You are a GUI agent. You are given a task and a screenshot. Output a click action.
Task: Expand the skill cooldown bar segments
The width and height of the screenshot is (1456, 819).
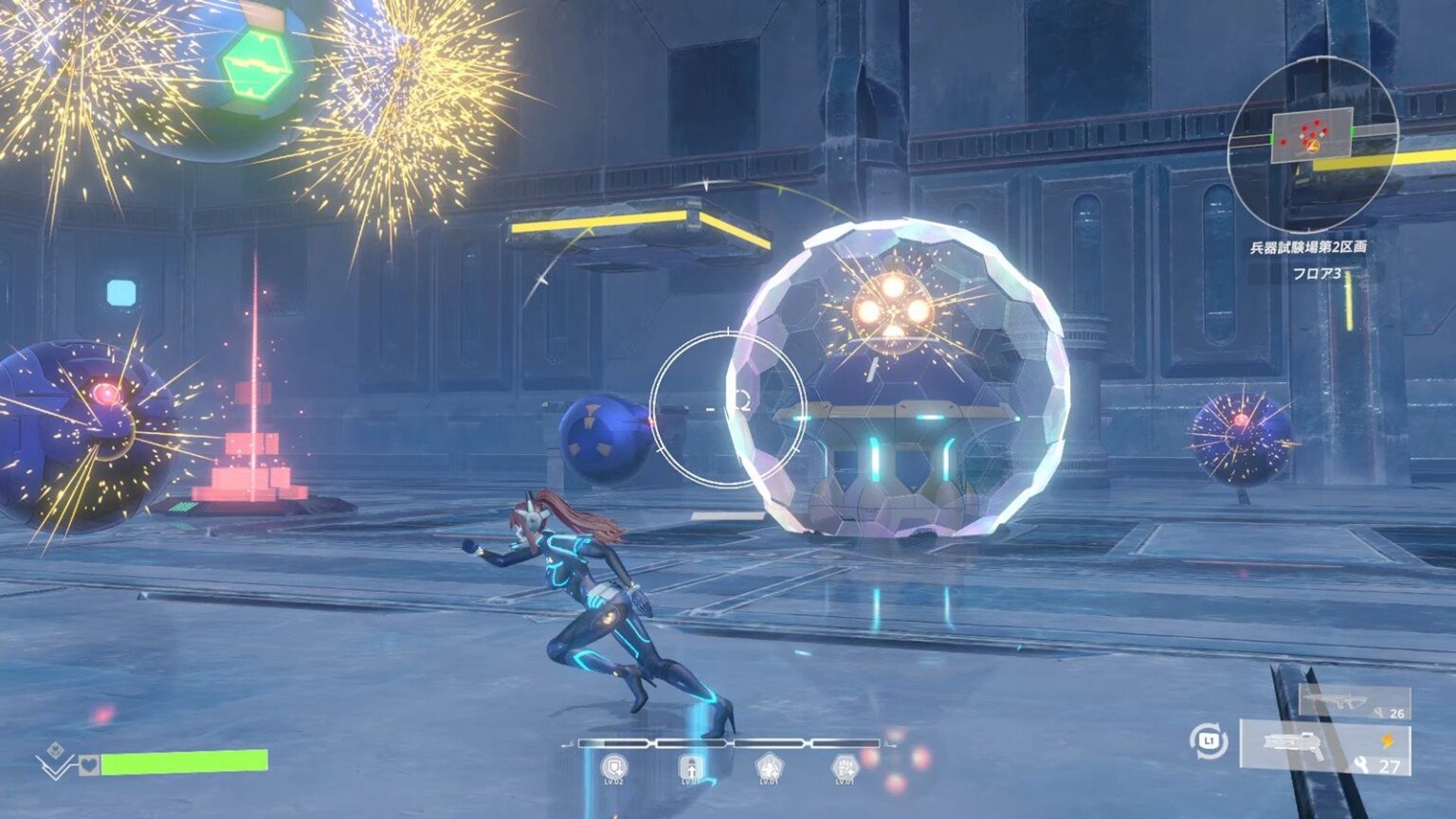pyautogui.click(x=728, y=742)
